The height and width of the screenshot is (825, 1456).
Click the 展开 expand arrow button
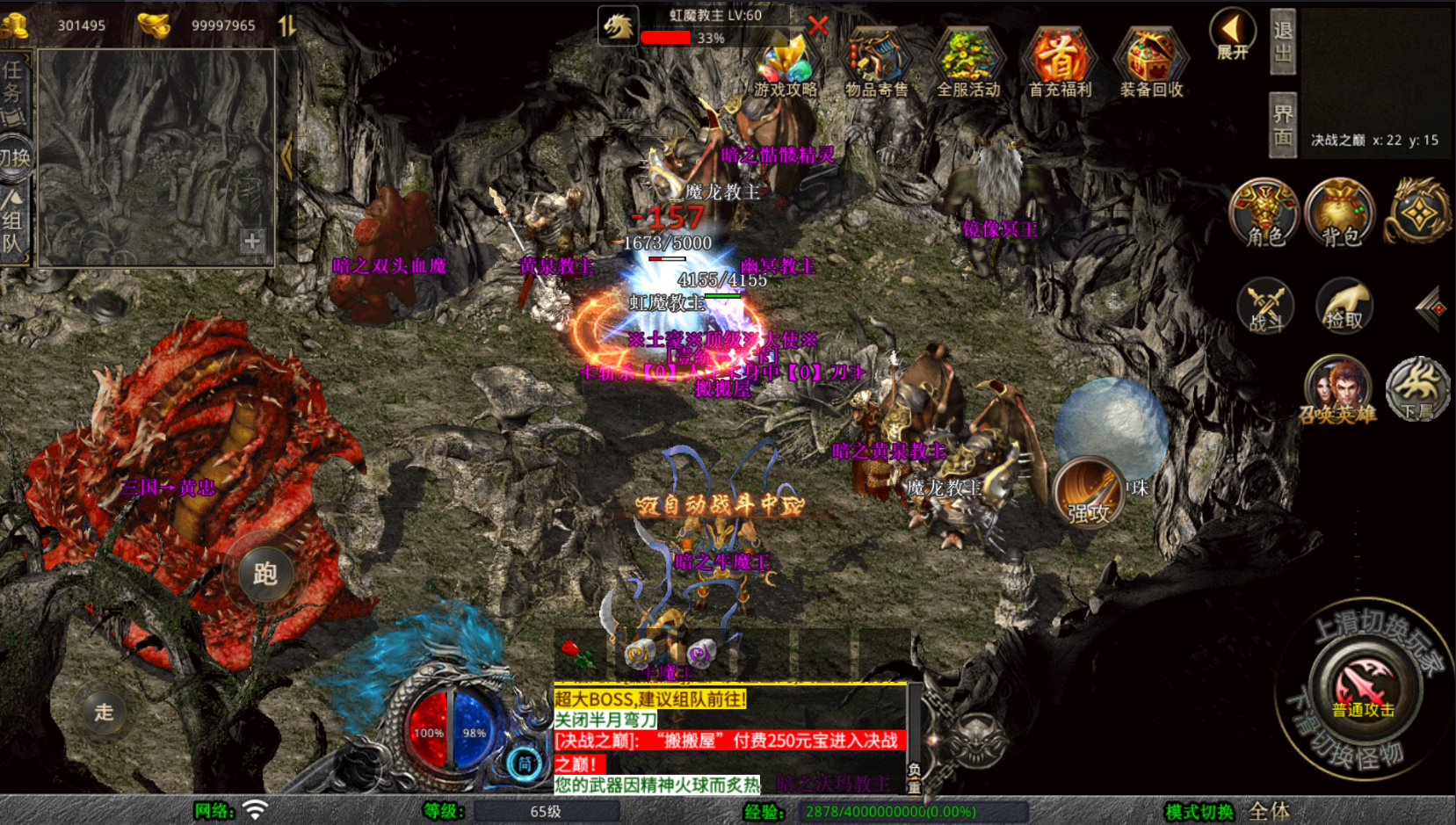[1232, 35]
